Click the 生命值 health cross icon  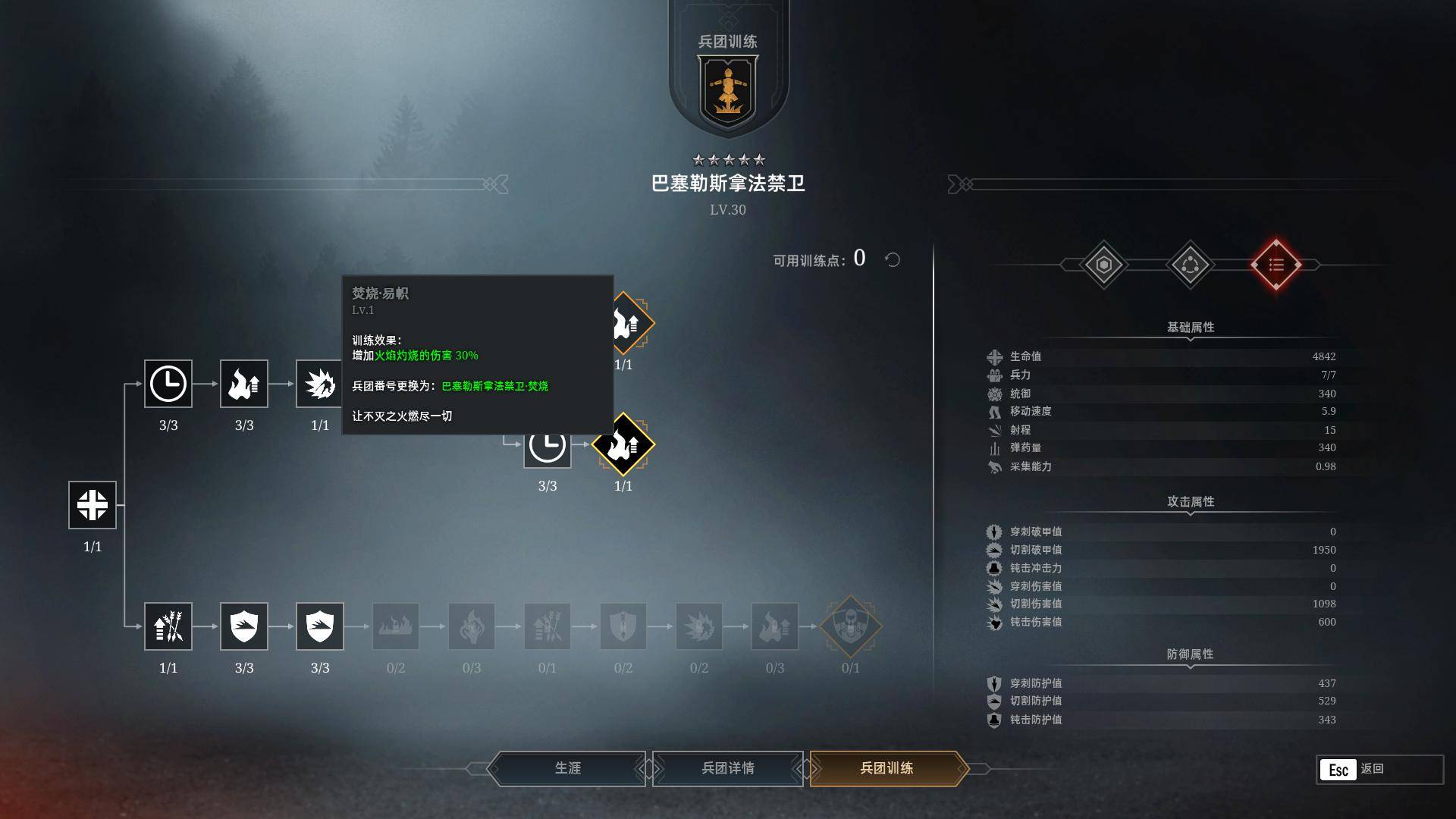point(993,356)
